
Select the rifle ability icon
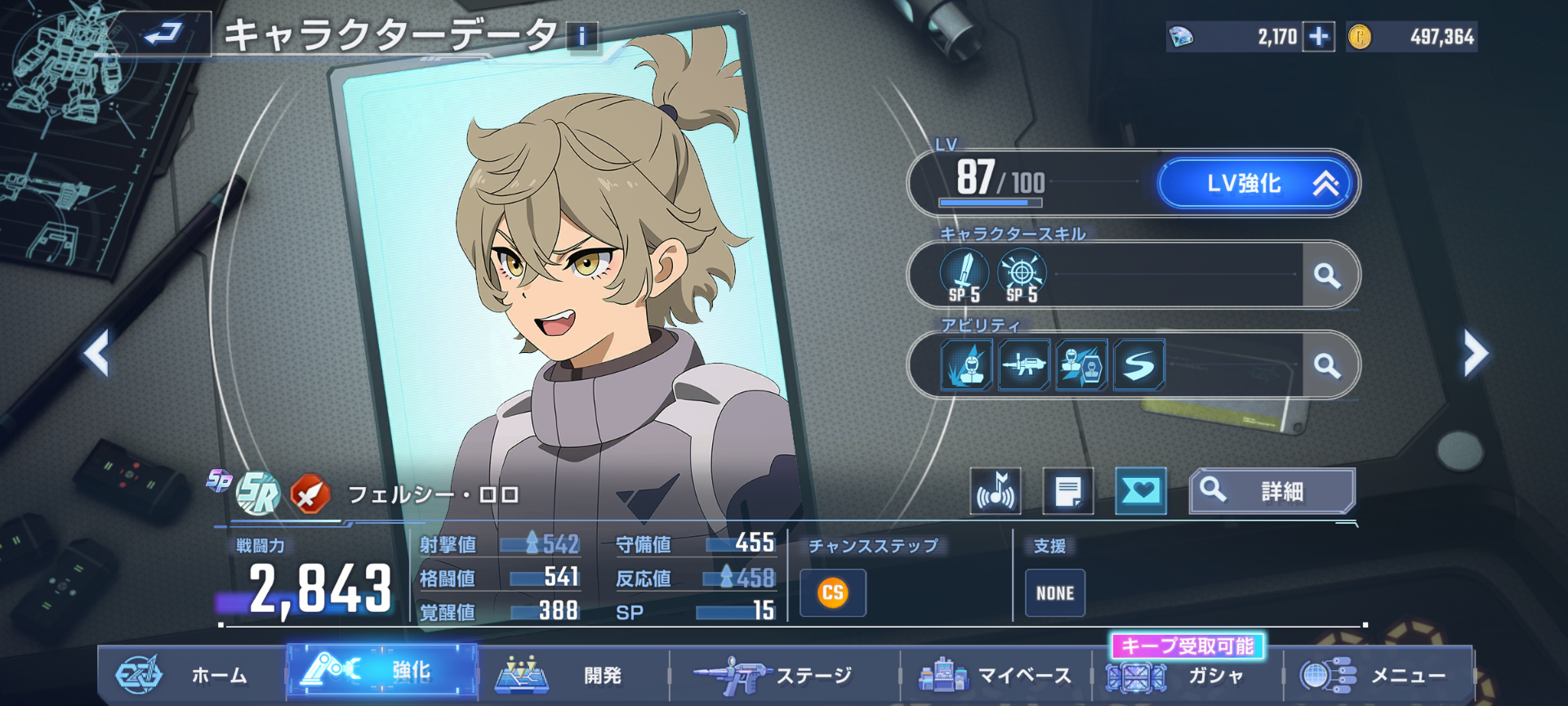coord(1023,365)
